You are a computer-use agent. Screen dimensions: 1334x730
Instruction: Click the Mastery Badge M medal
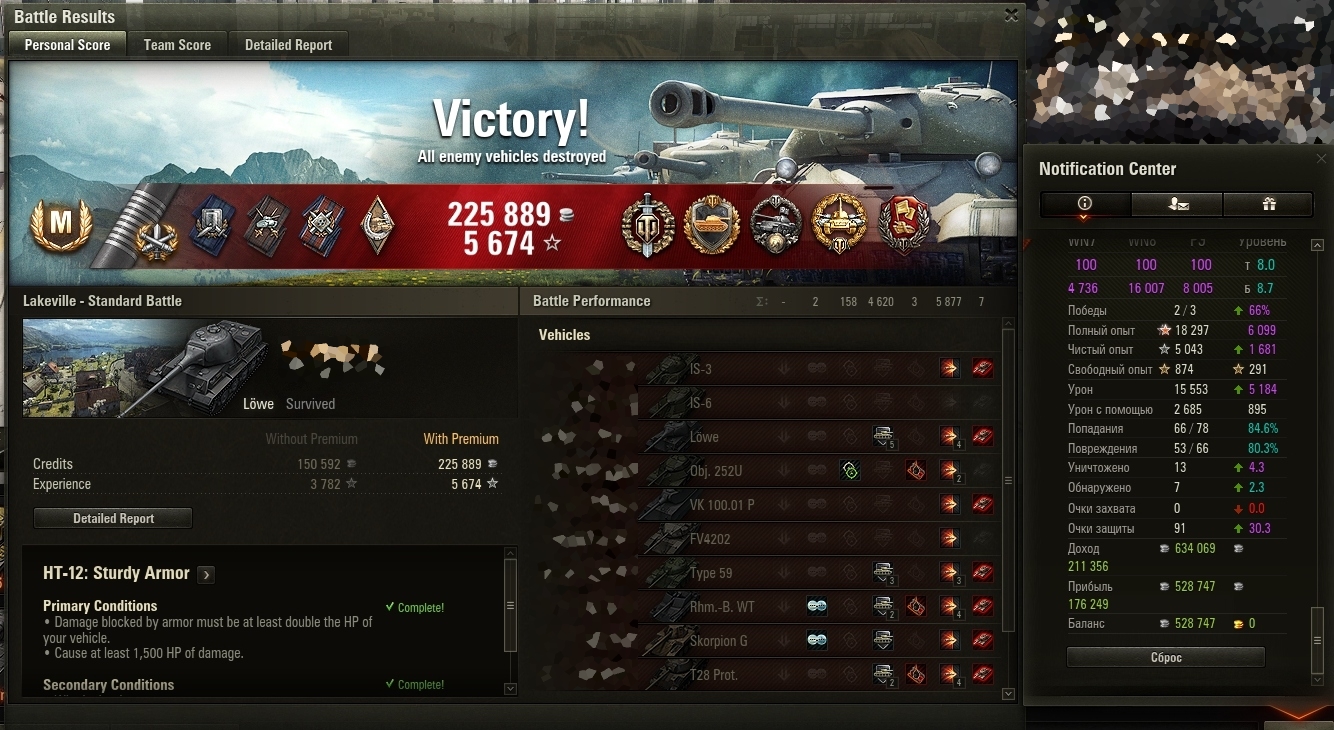61,225
